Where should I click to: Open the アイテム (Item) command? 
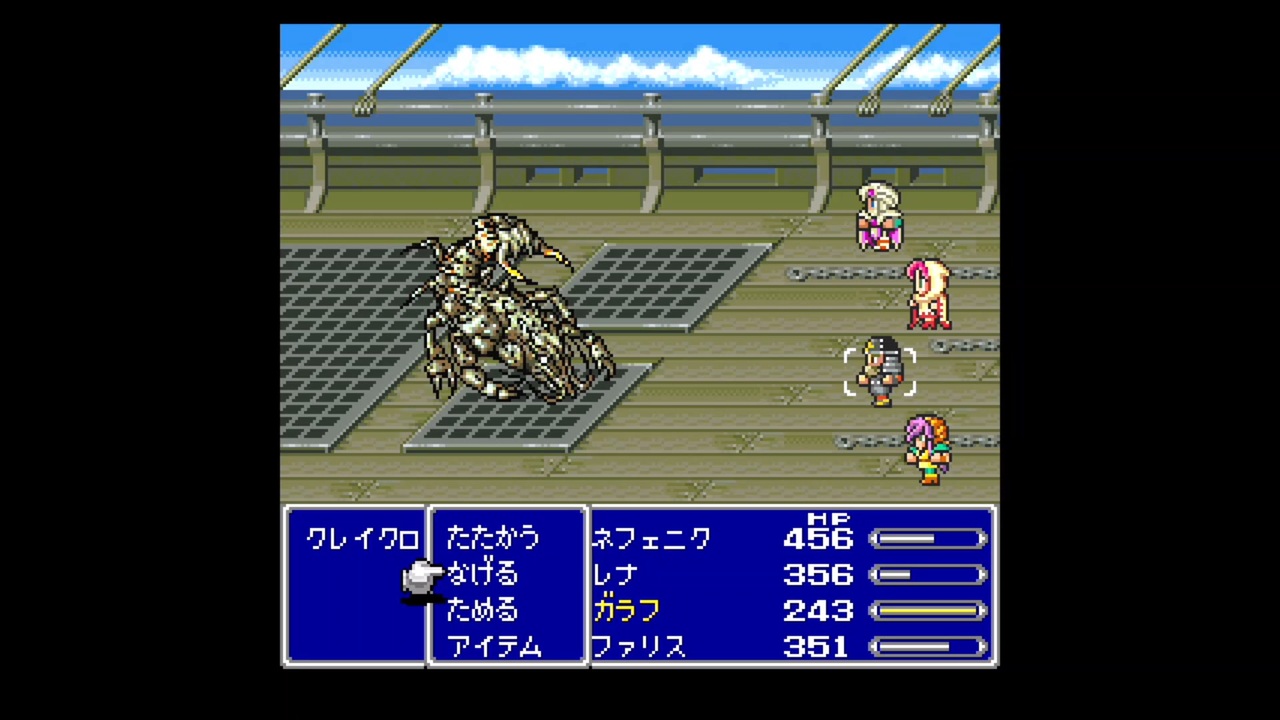tap(495, 646)
